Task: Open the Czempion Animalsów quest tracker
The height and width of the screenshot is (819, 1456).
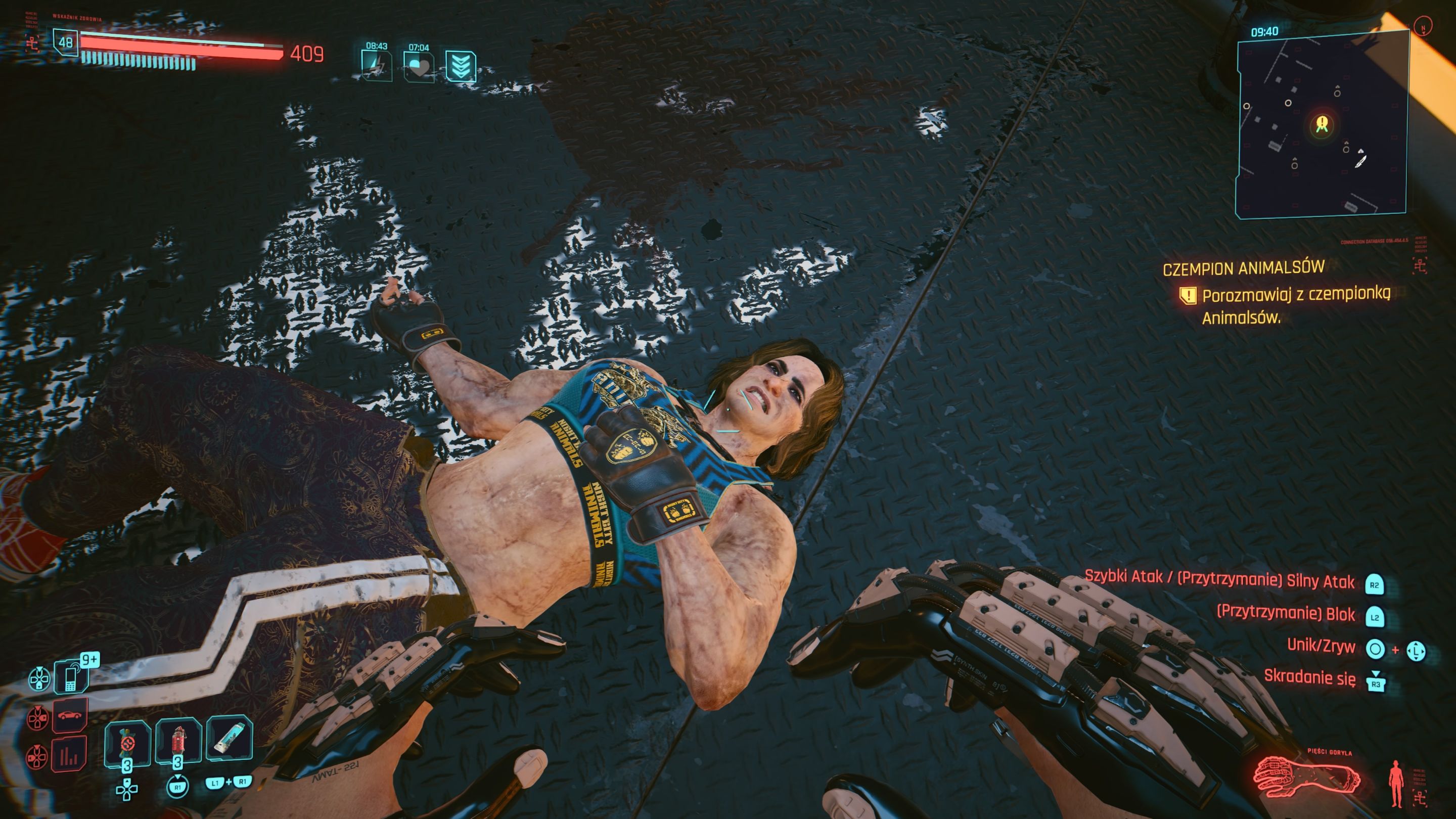Action: coord(1244,268)
